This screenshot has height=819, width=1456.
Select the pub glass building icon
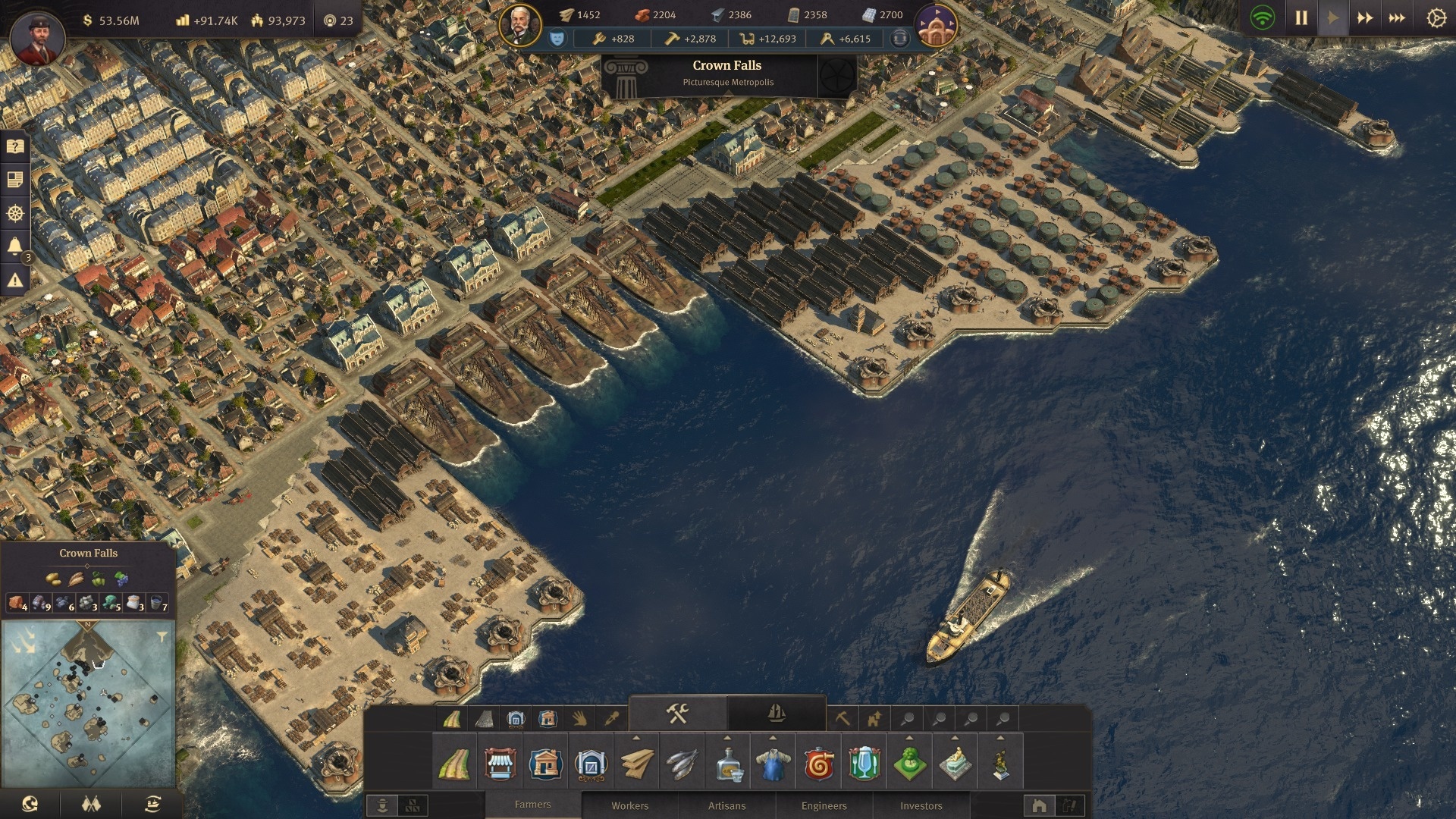[x=864, y=763]
